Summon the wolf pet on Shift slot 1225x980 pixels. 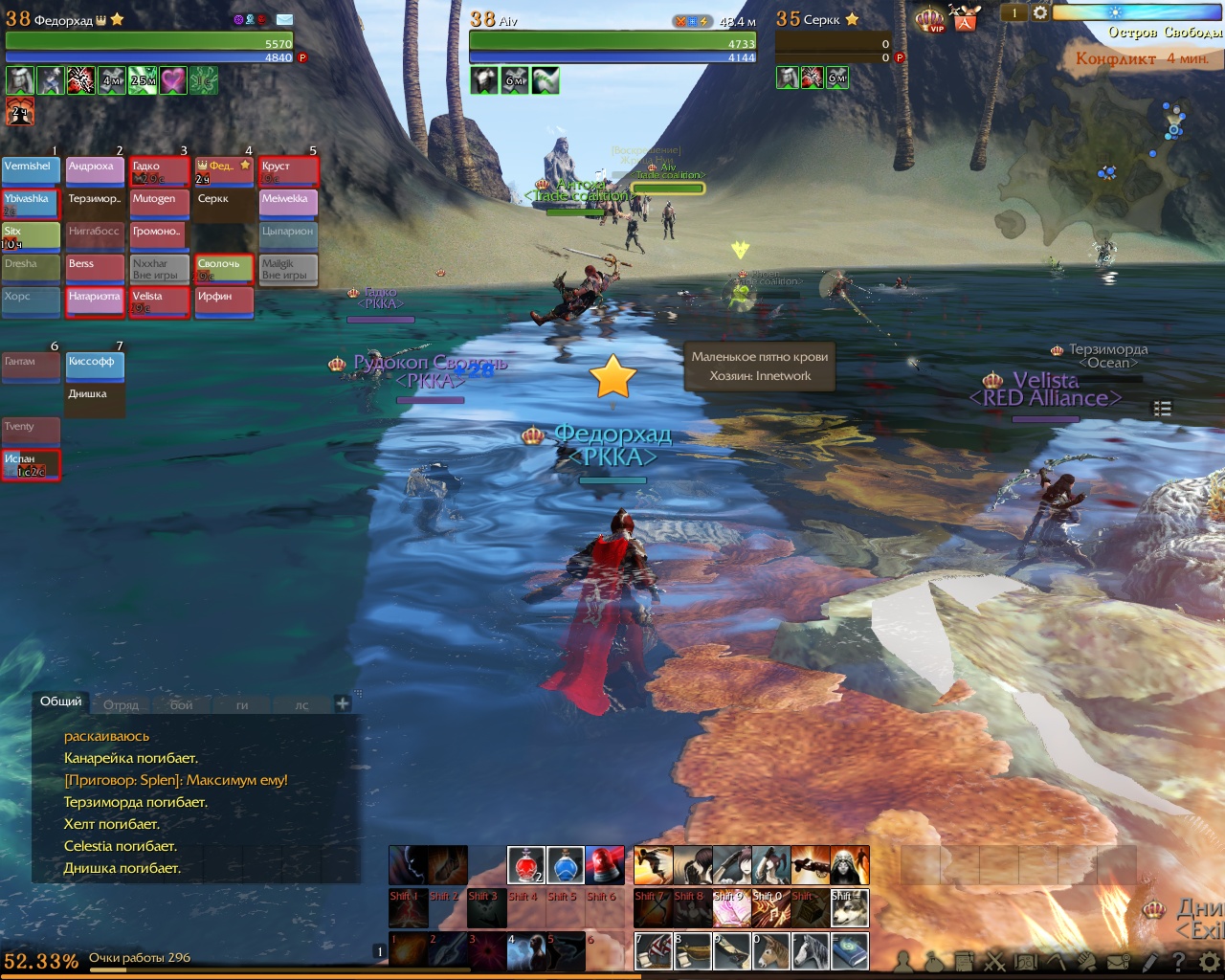coord(850,908)
